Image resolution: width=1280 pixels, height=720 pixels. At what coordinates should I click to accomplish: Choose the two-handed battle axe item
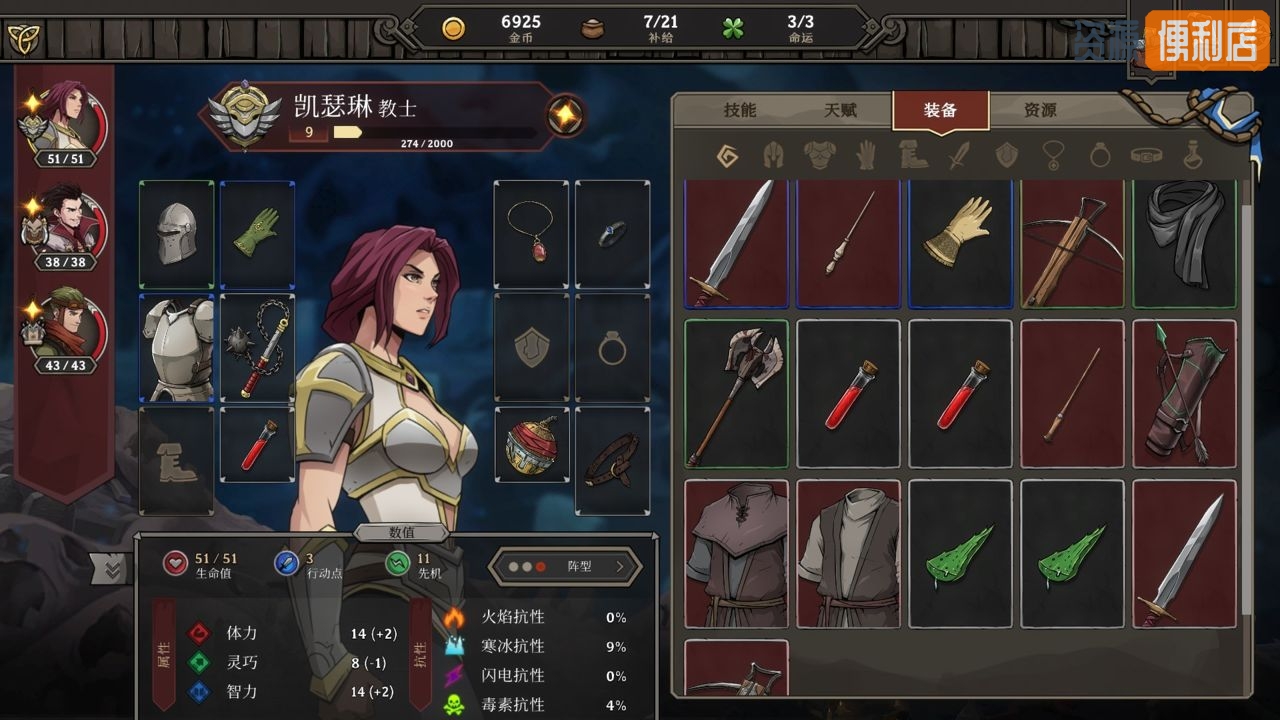click(736, 394)
